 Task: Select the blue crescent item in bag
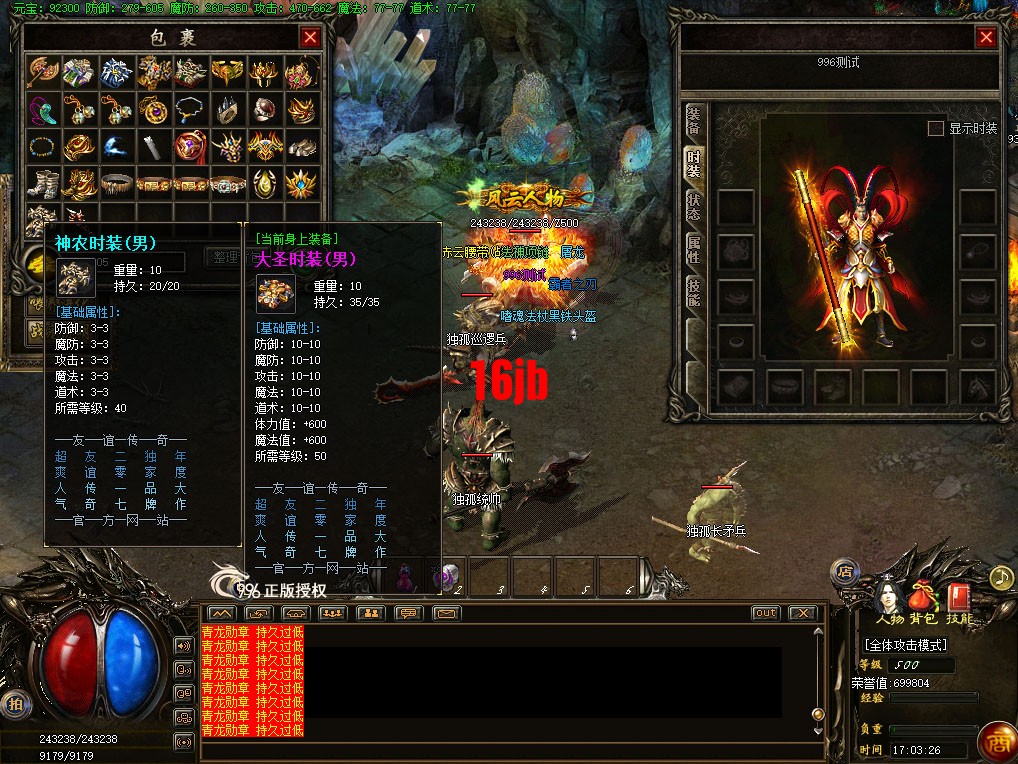115,147
